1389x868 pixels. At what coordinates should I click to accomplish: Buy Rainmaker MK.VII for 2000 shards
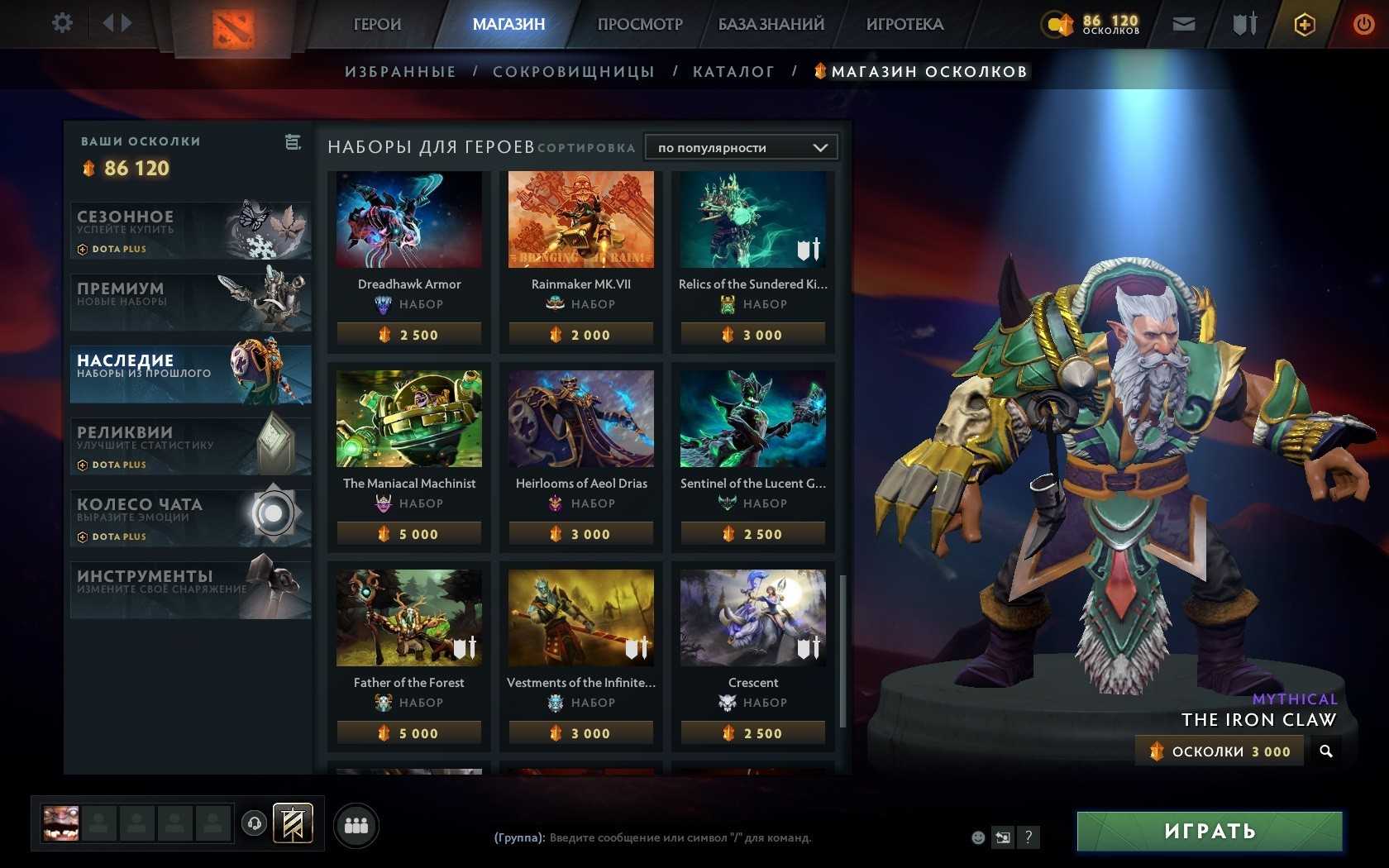point(581,335)
